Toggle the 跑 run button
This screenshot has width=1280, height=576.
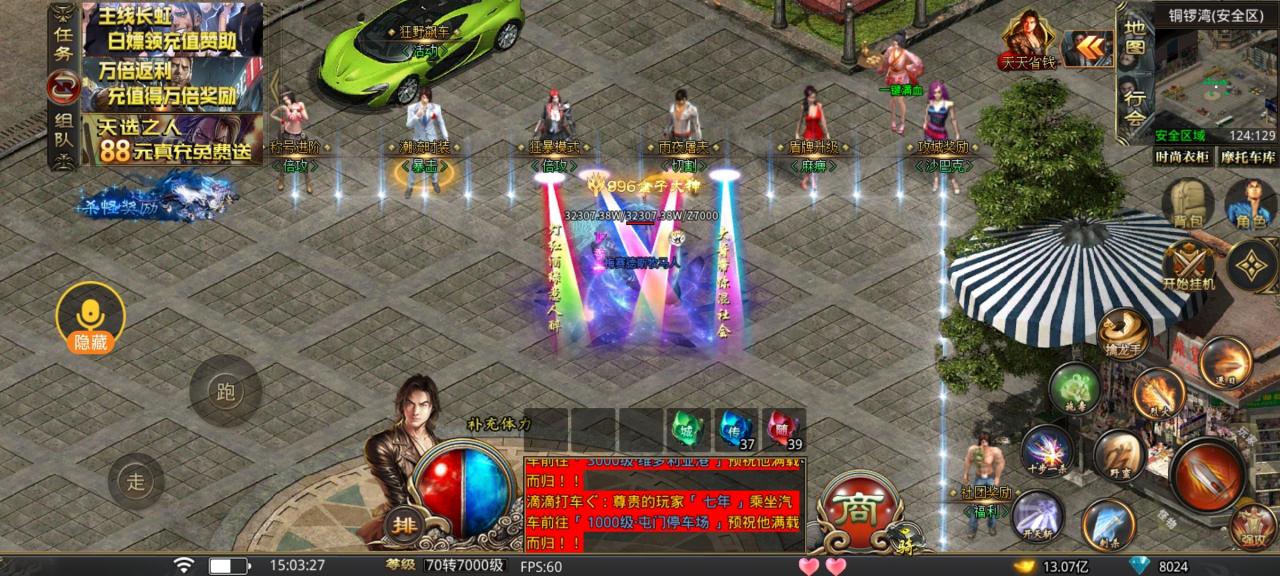click(225, 391)
